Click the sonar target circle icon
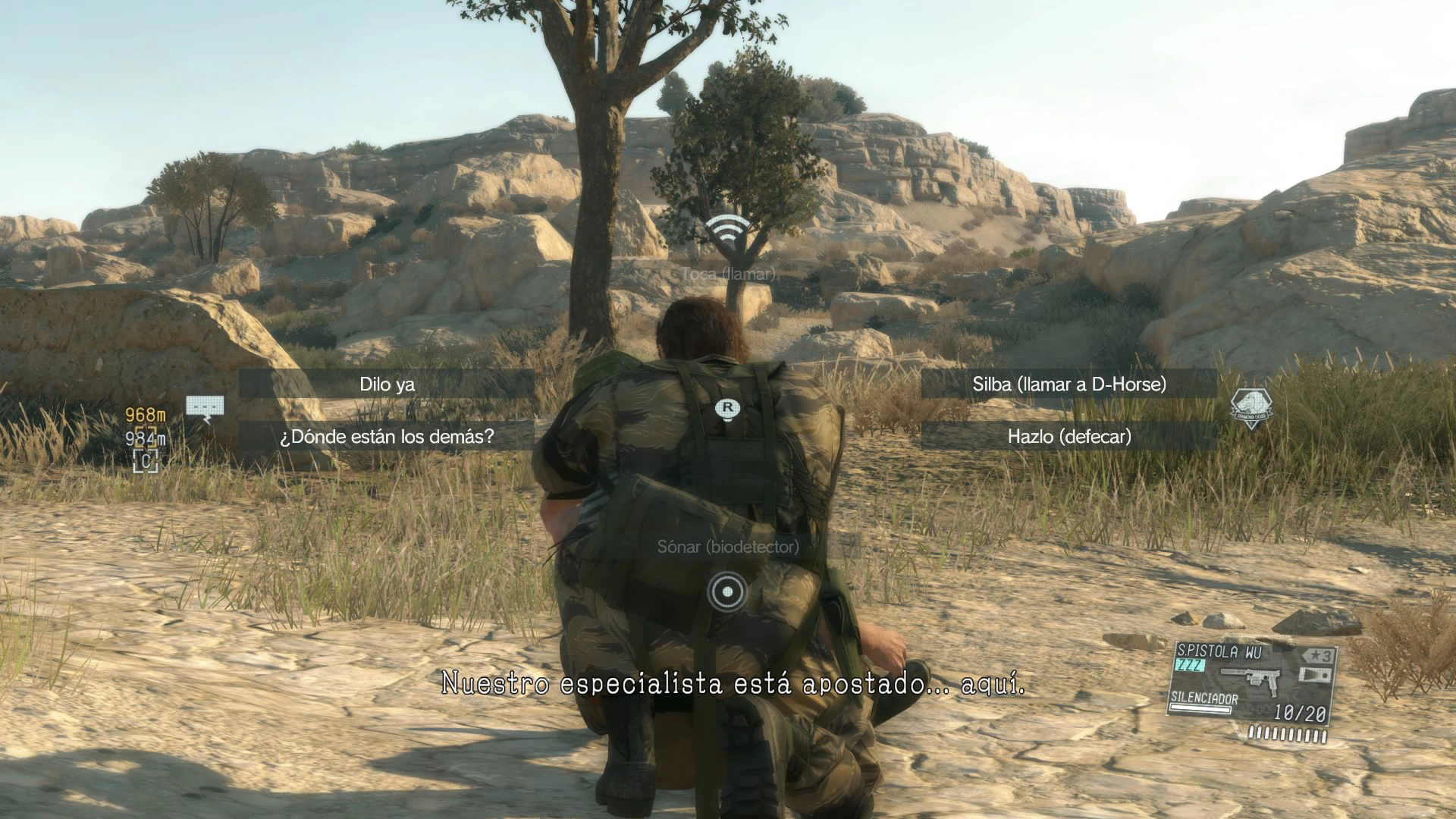 (728, 591)
